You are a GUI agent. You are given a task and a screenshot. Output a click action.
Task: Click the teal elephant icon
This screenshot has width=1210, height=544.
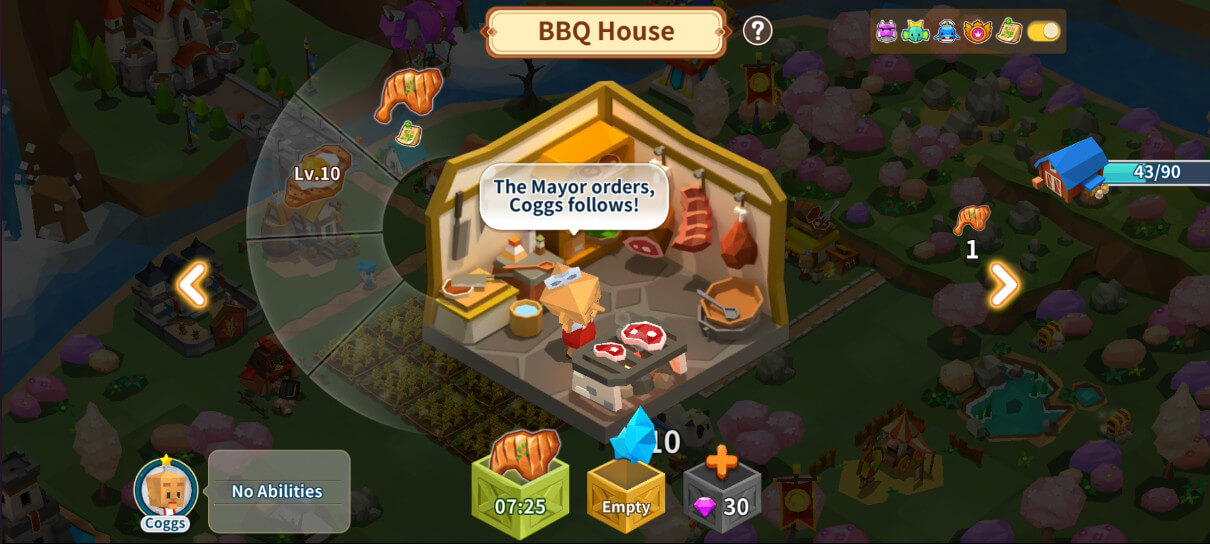coord(916,31)
